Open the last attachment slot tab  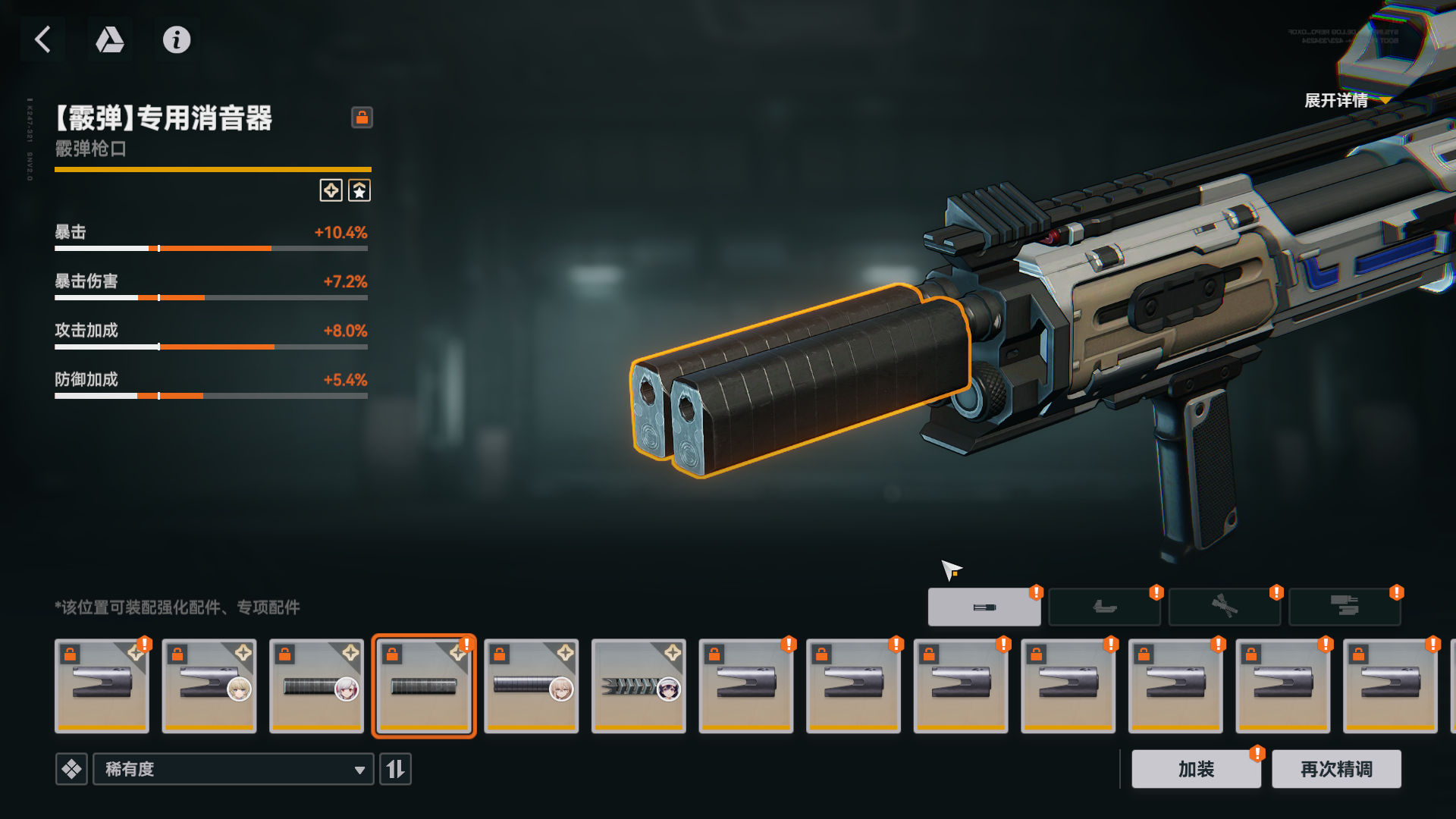click(x=1344, y=607)
